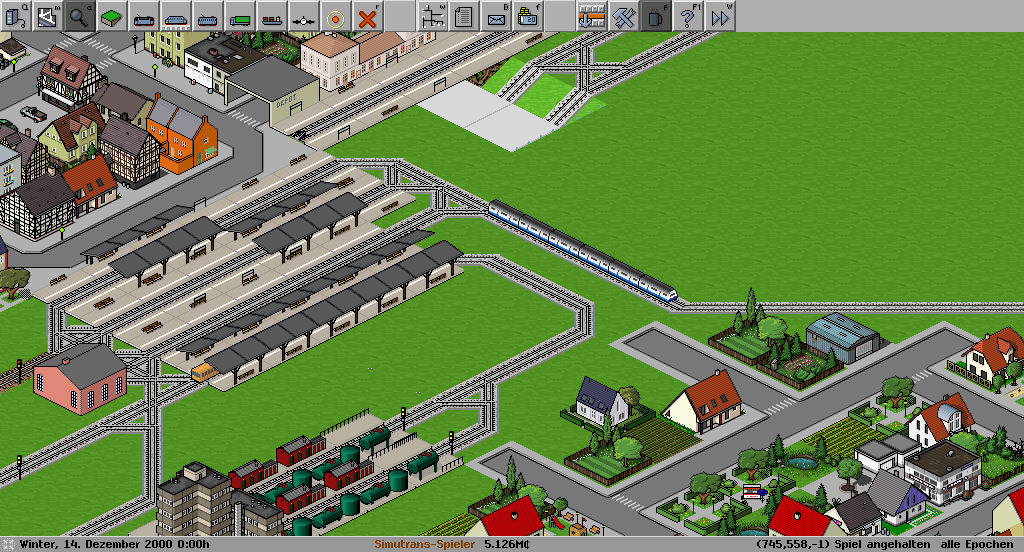Open the finances gold coins window
Screen dimensions: 1024x552
coord(527,15)
